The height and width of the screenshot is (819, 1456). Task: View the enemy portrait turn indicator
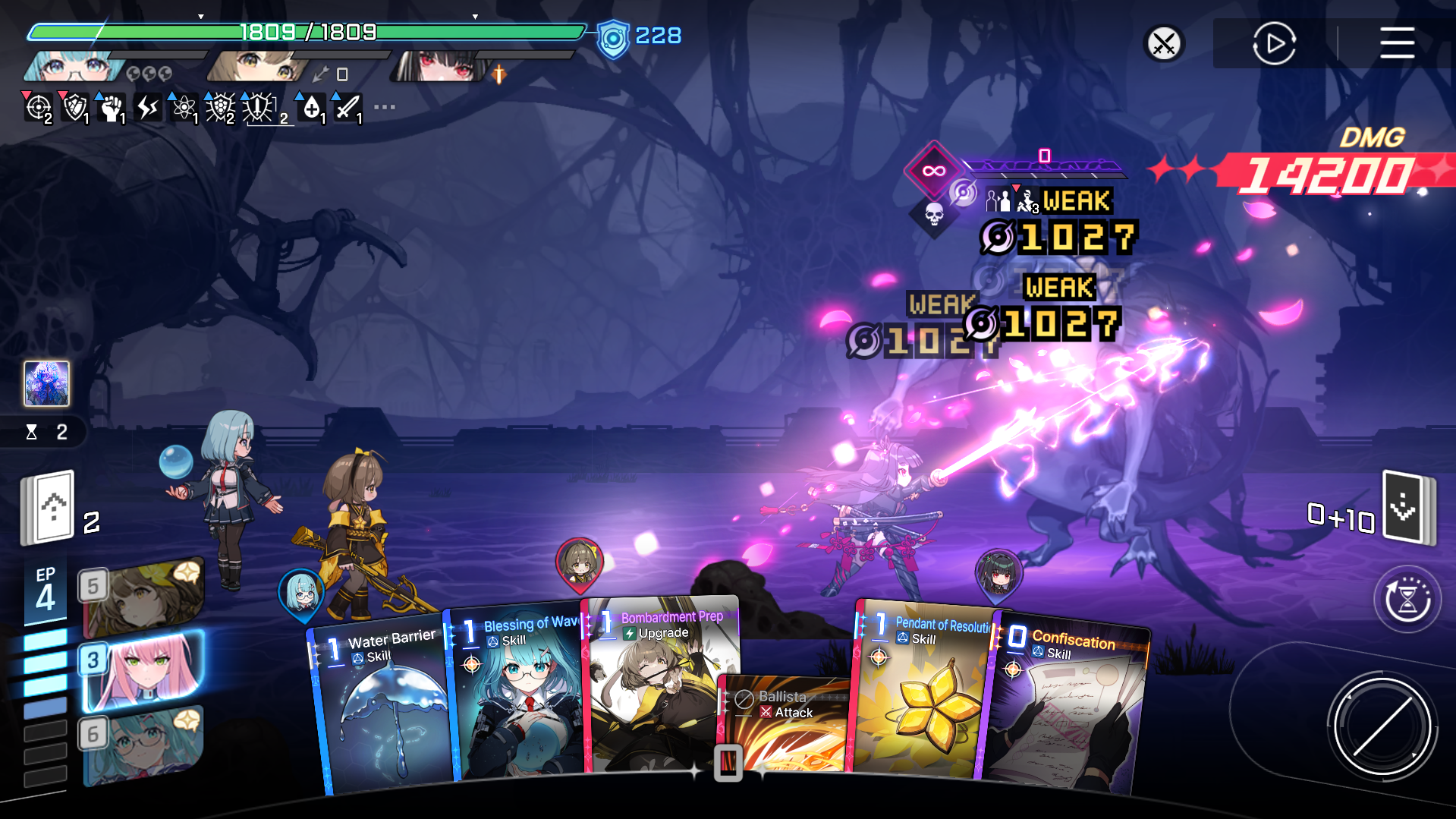[x=47, y=383]
